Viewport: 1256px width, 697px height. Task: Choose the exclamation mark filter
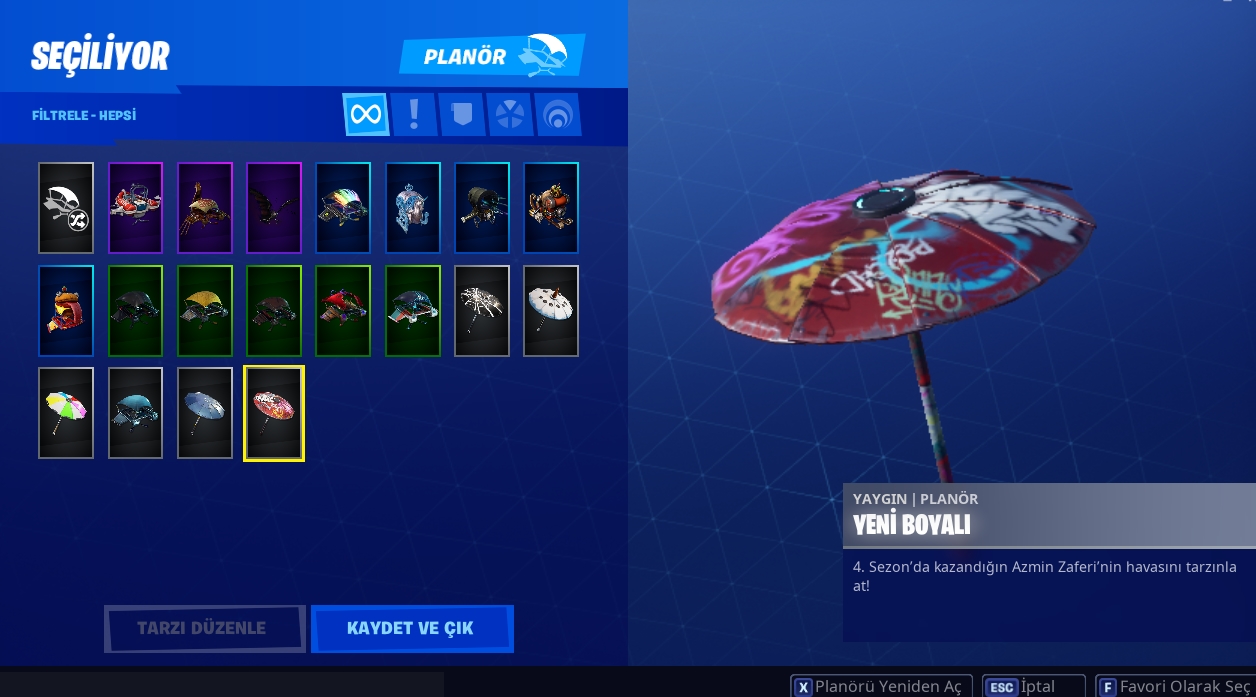(414, 114)
